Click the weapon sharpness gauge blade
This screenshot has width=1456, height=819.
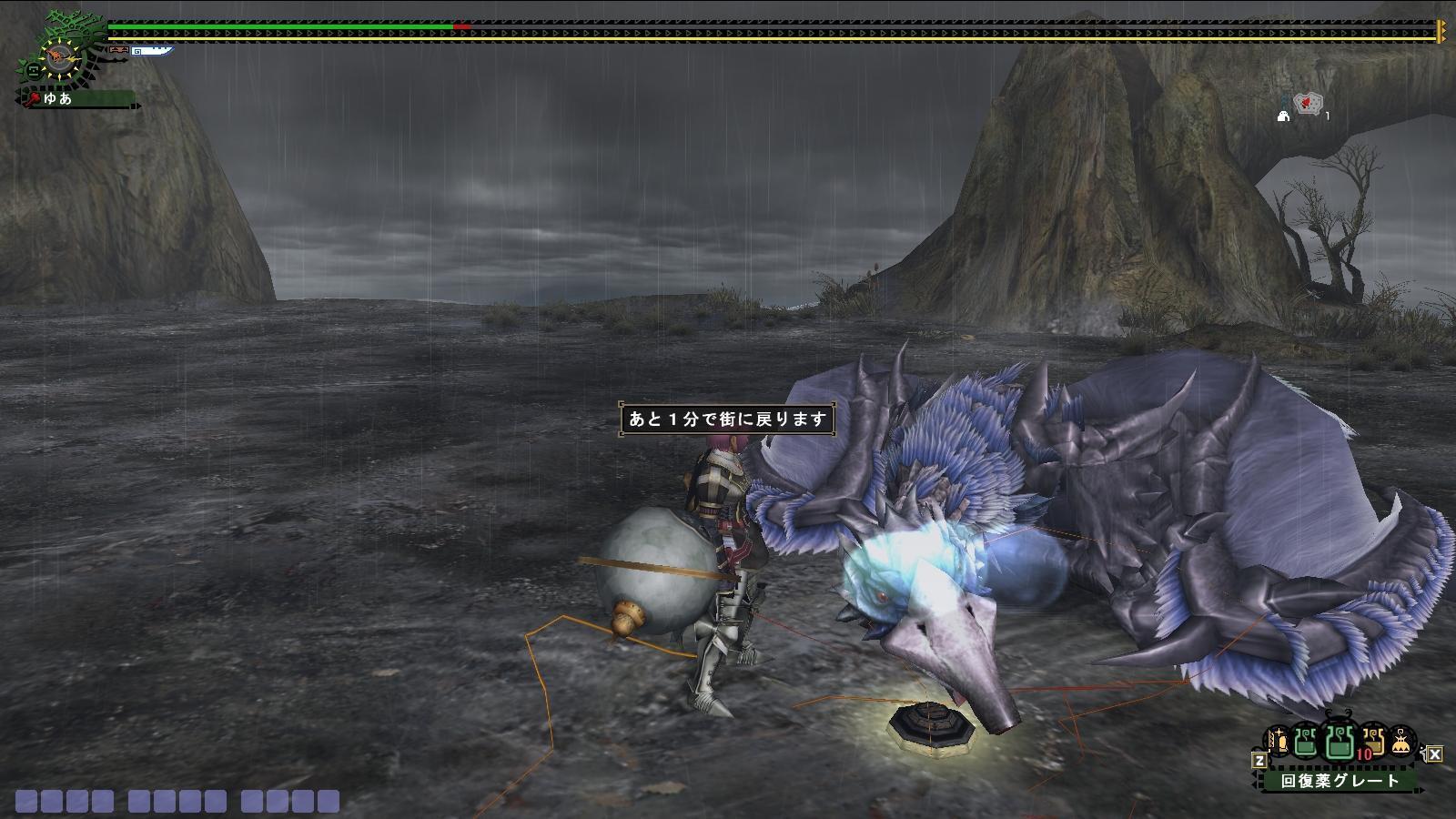[x=150, y=52]
